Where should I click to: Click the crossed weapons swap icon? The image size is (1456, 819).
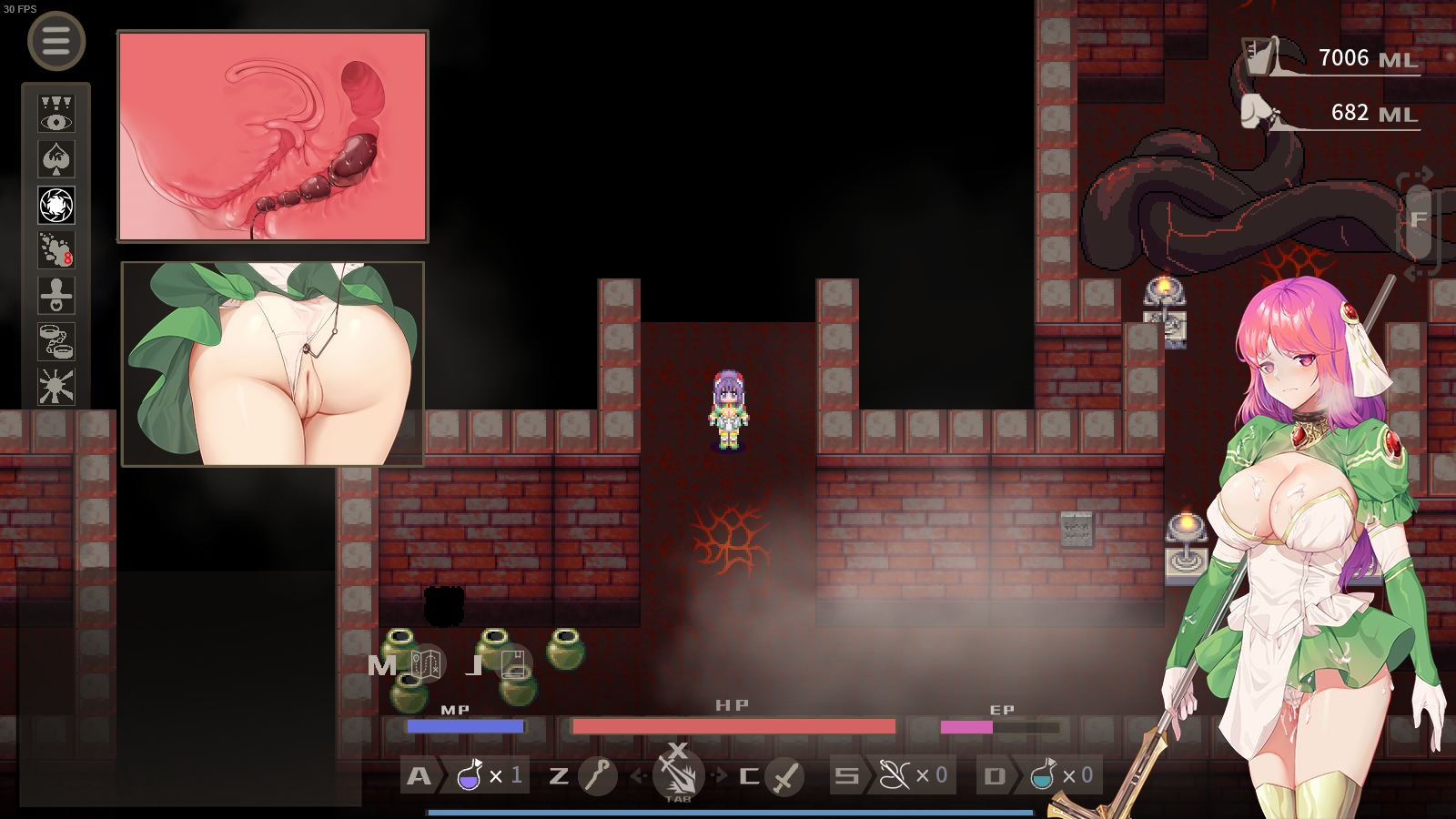point(678,772)
